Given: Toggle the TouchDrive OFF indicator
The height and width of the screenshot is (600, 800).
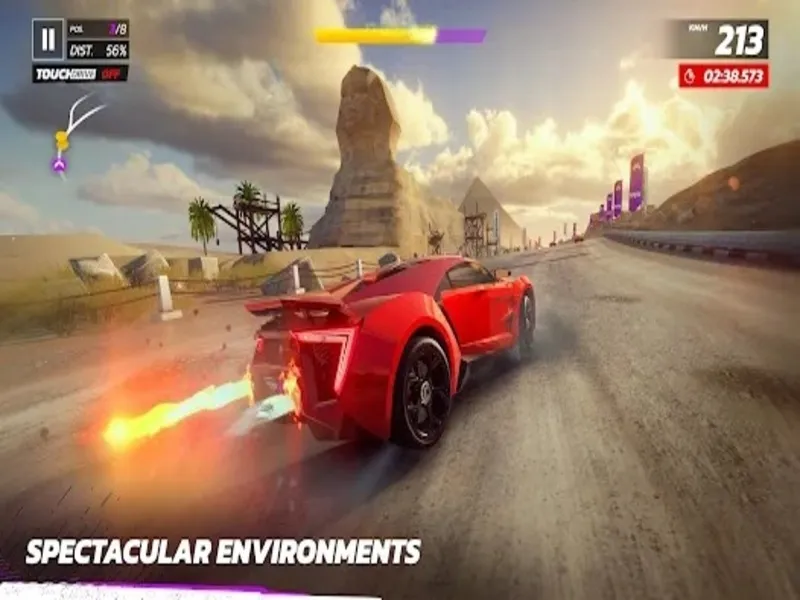Looking at the screenshot, I should [80, 74].
